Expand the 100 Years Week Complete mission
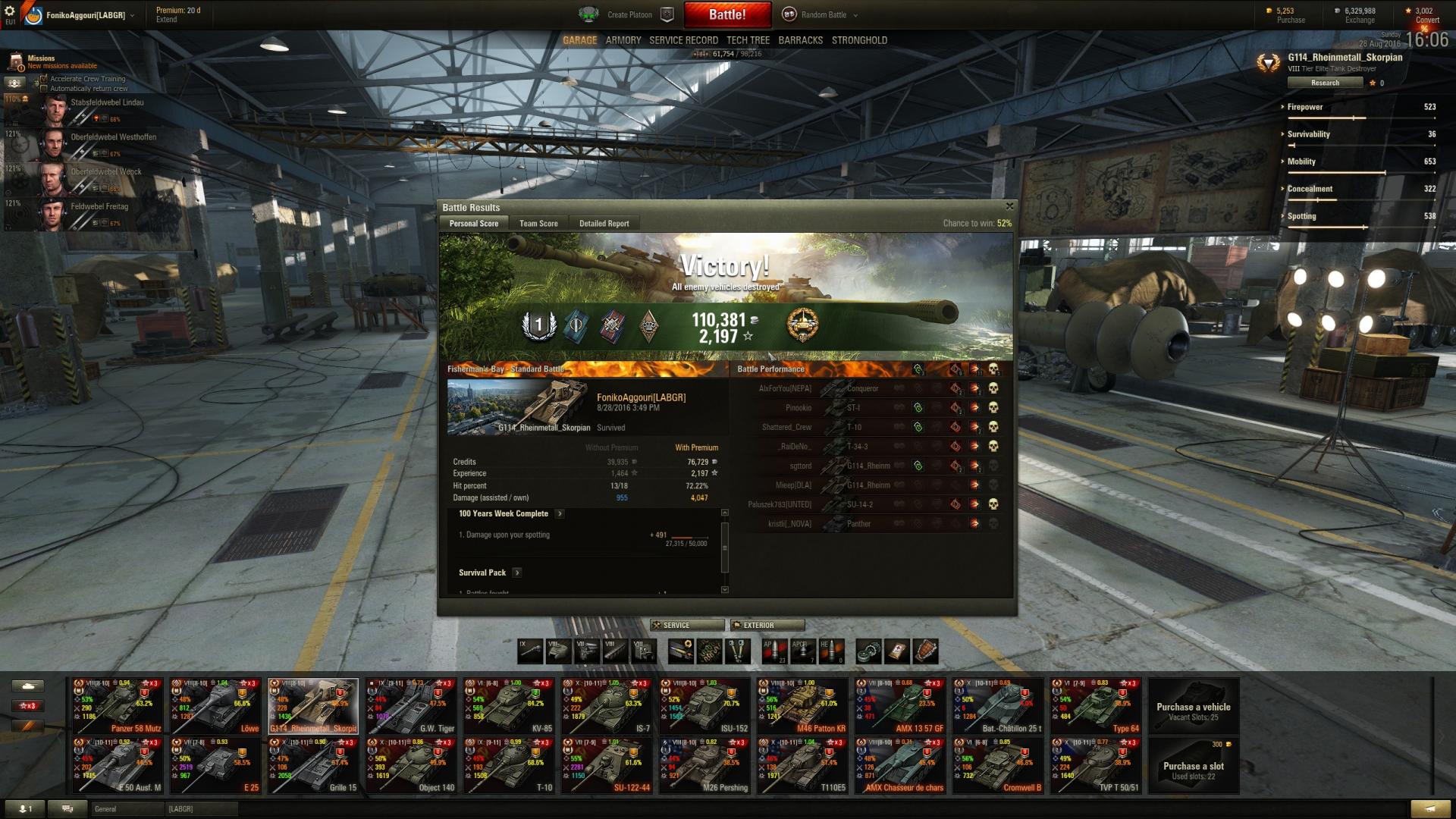This screenshot has height=819, width=1456. 560,513
